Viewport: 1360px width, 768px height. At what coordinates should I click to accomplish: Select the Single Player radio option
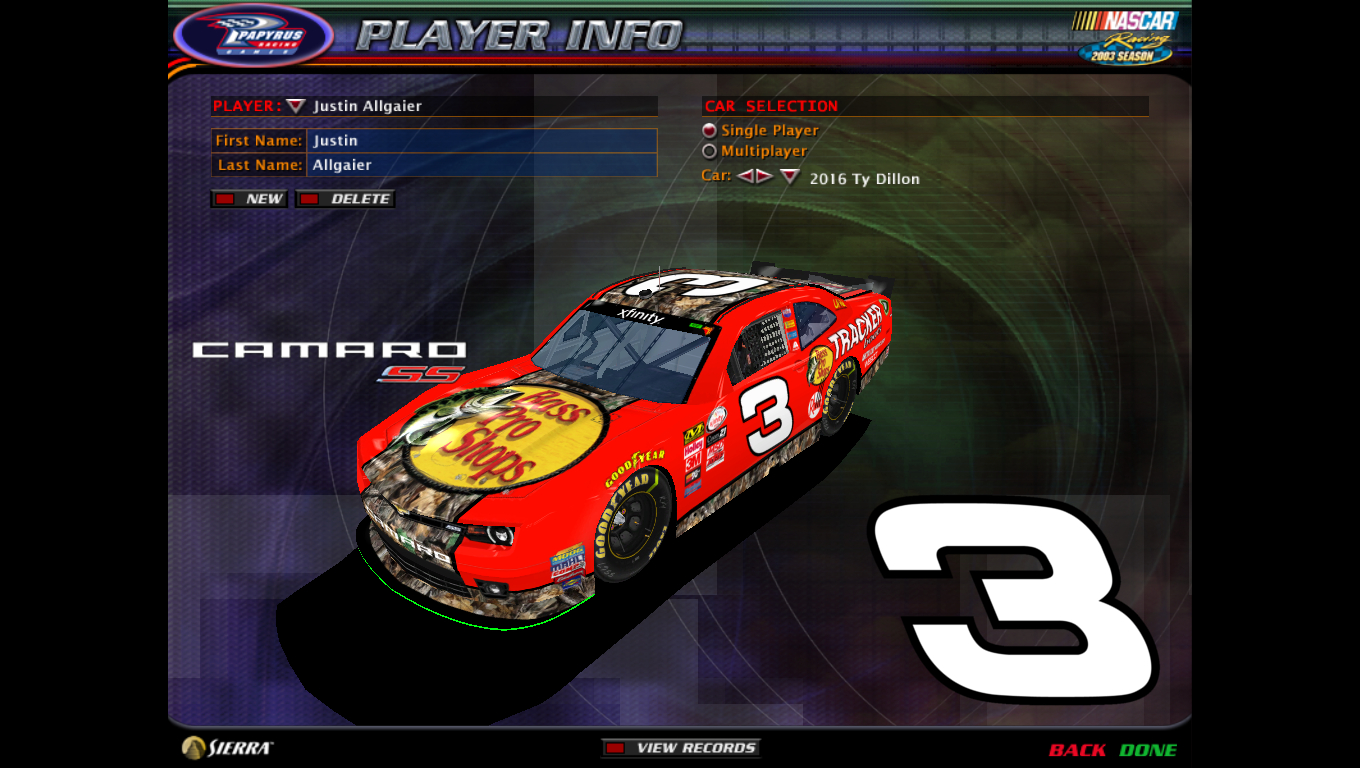[709, 130]
